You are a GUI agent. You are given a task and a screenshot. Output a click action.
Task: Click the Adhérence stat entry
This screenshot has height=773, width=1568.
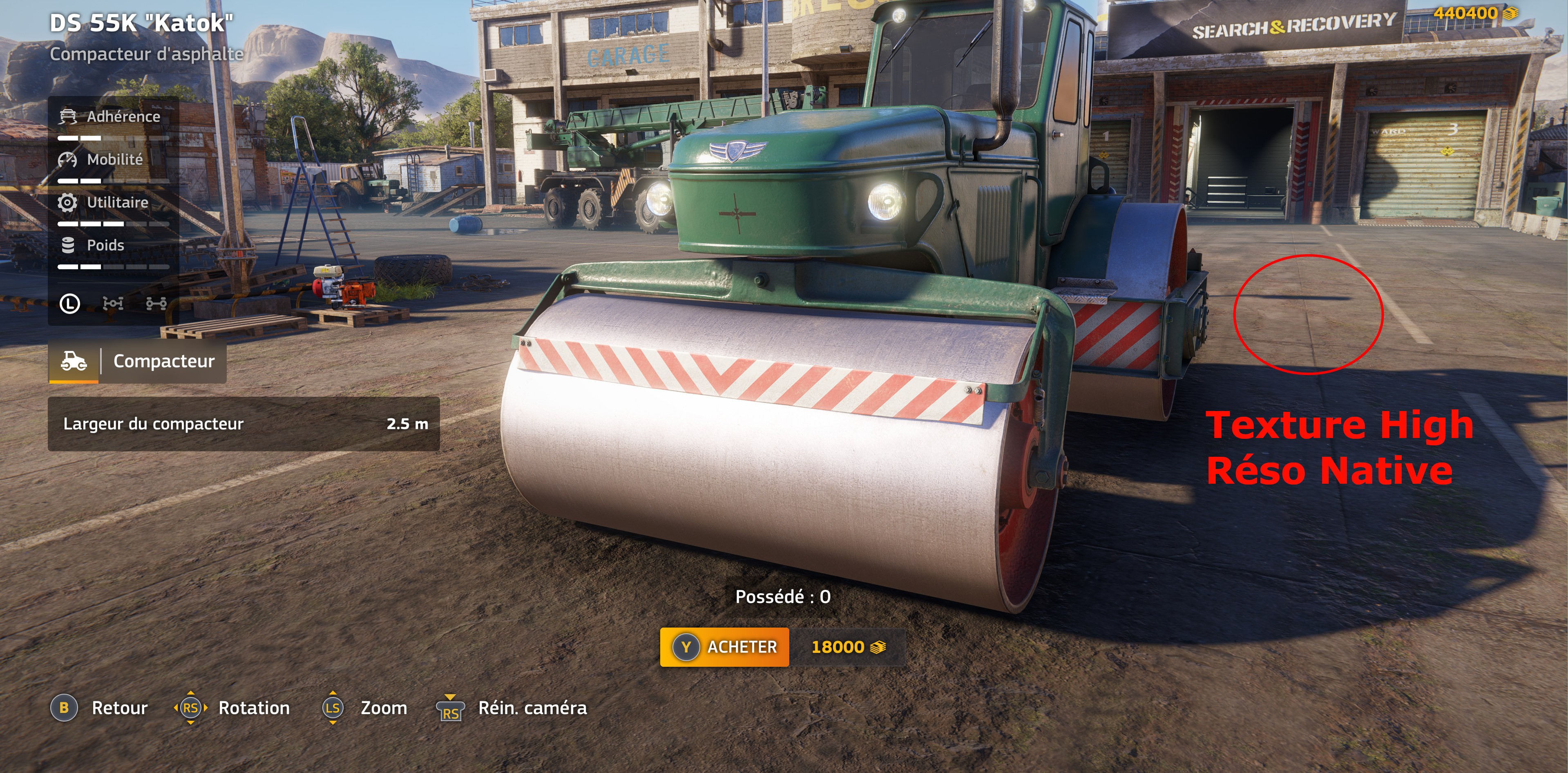pos(113,117)
